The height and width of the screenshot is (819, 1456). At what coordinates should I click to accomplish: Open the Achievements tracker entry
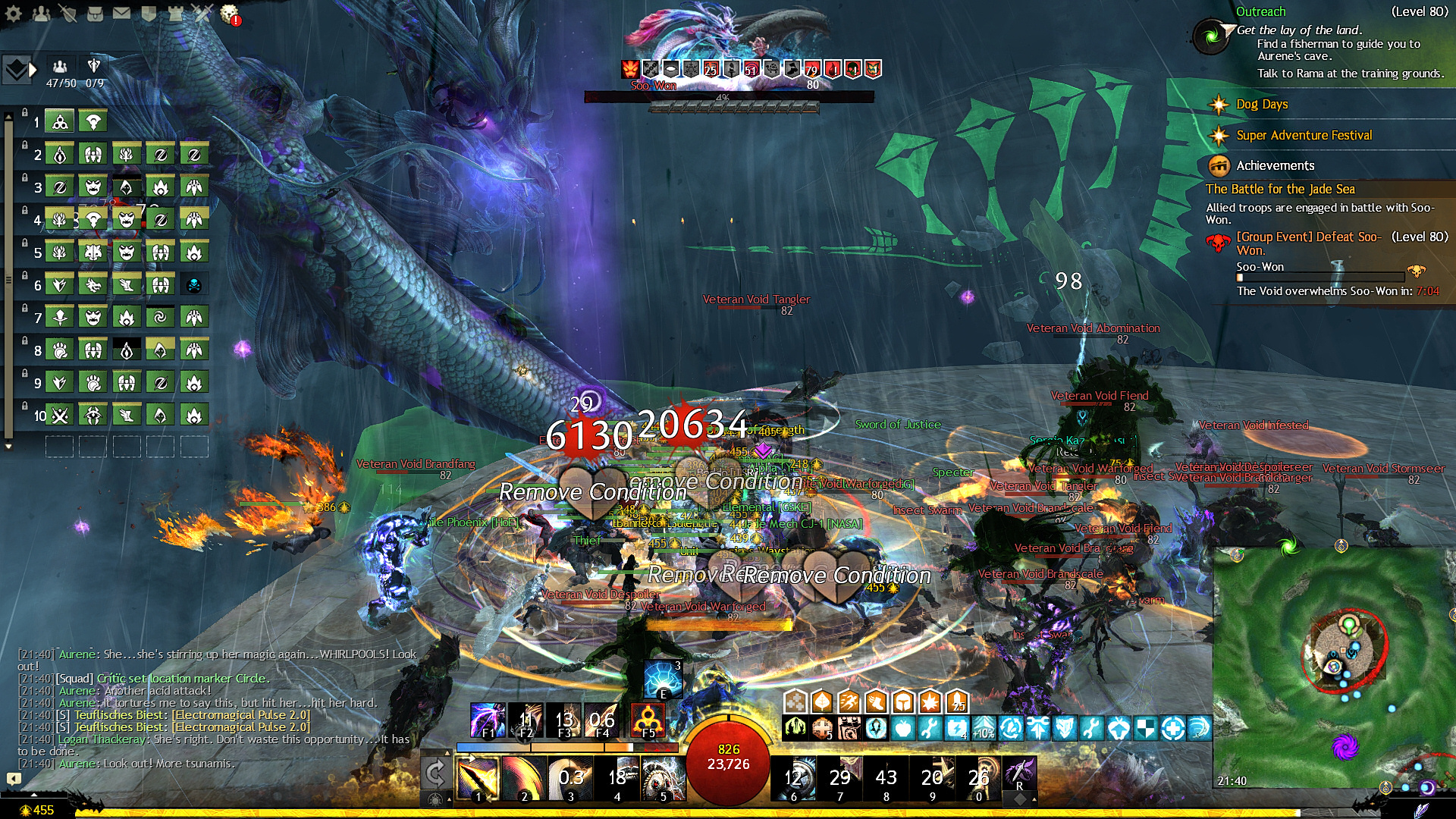pyautogui.click(x=1275, y=165)
